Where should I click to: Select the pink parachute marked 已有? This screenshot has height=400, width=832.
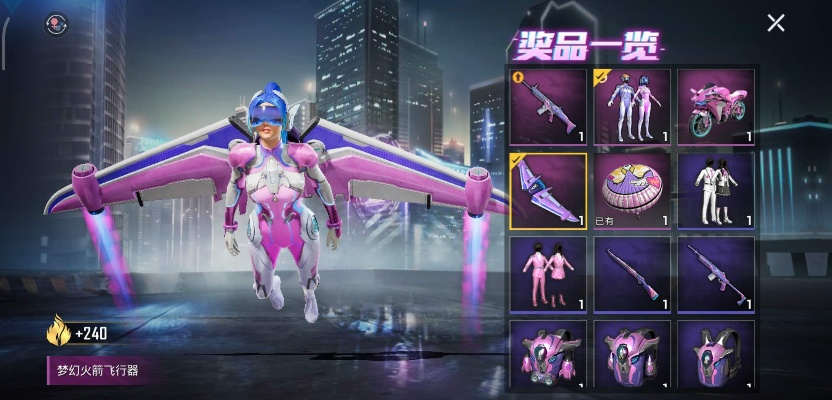632,191
